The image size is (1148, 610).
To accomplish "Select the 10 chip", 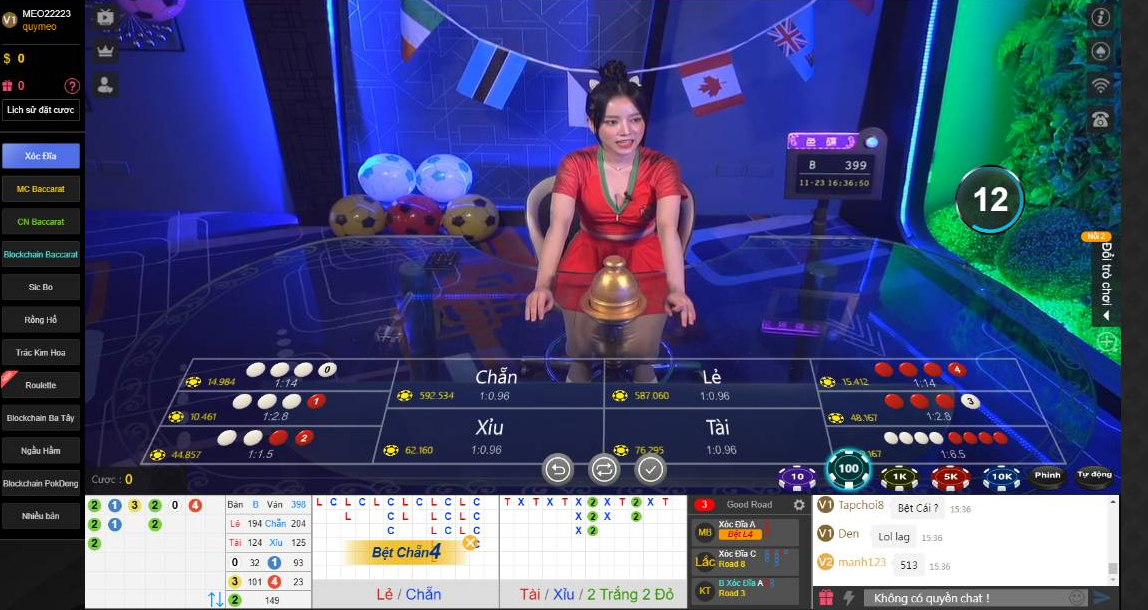I will (x=797, y=477).
